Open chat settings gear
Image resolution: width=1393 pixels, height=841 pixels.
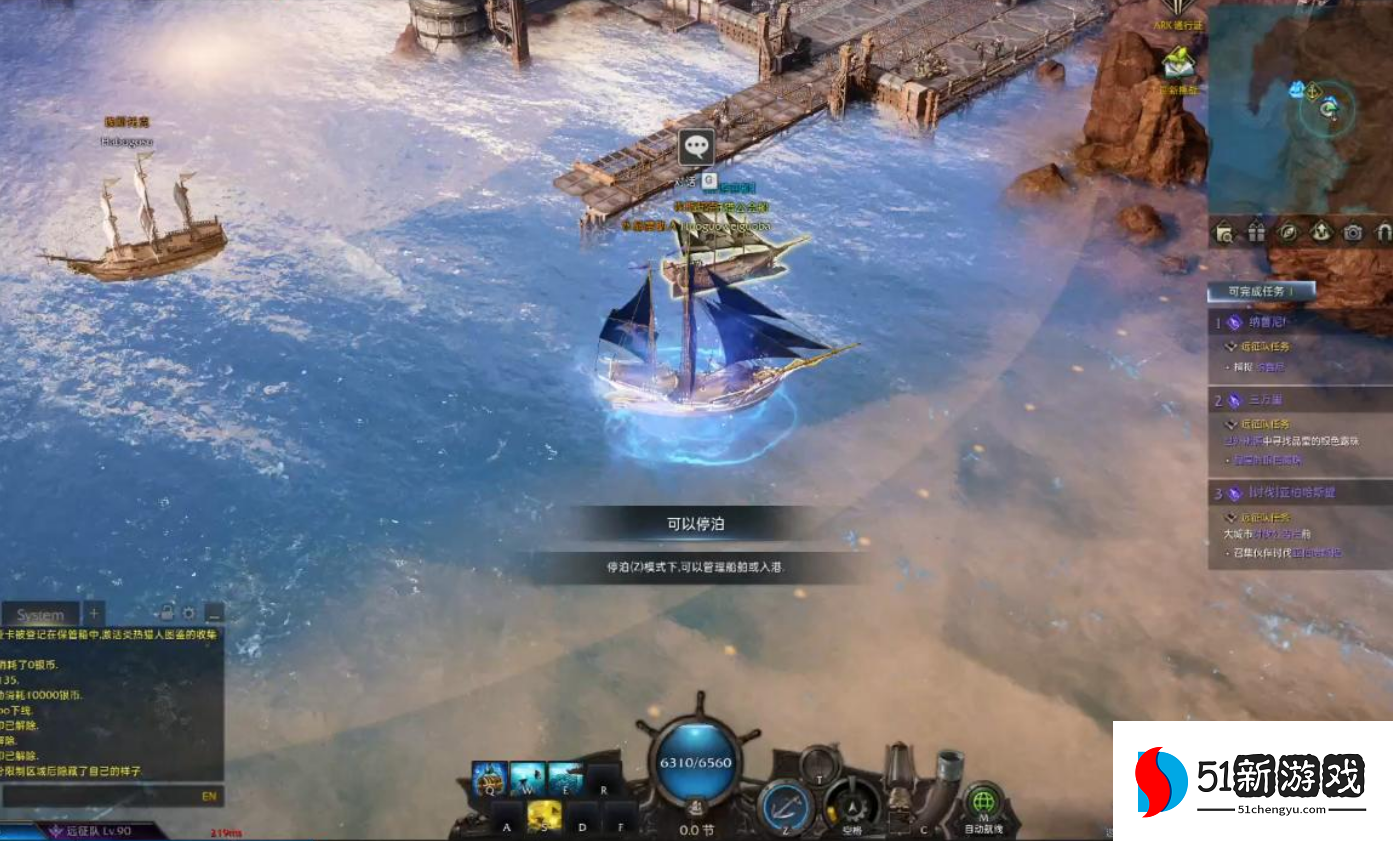point(189,613)
